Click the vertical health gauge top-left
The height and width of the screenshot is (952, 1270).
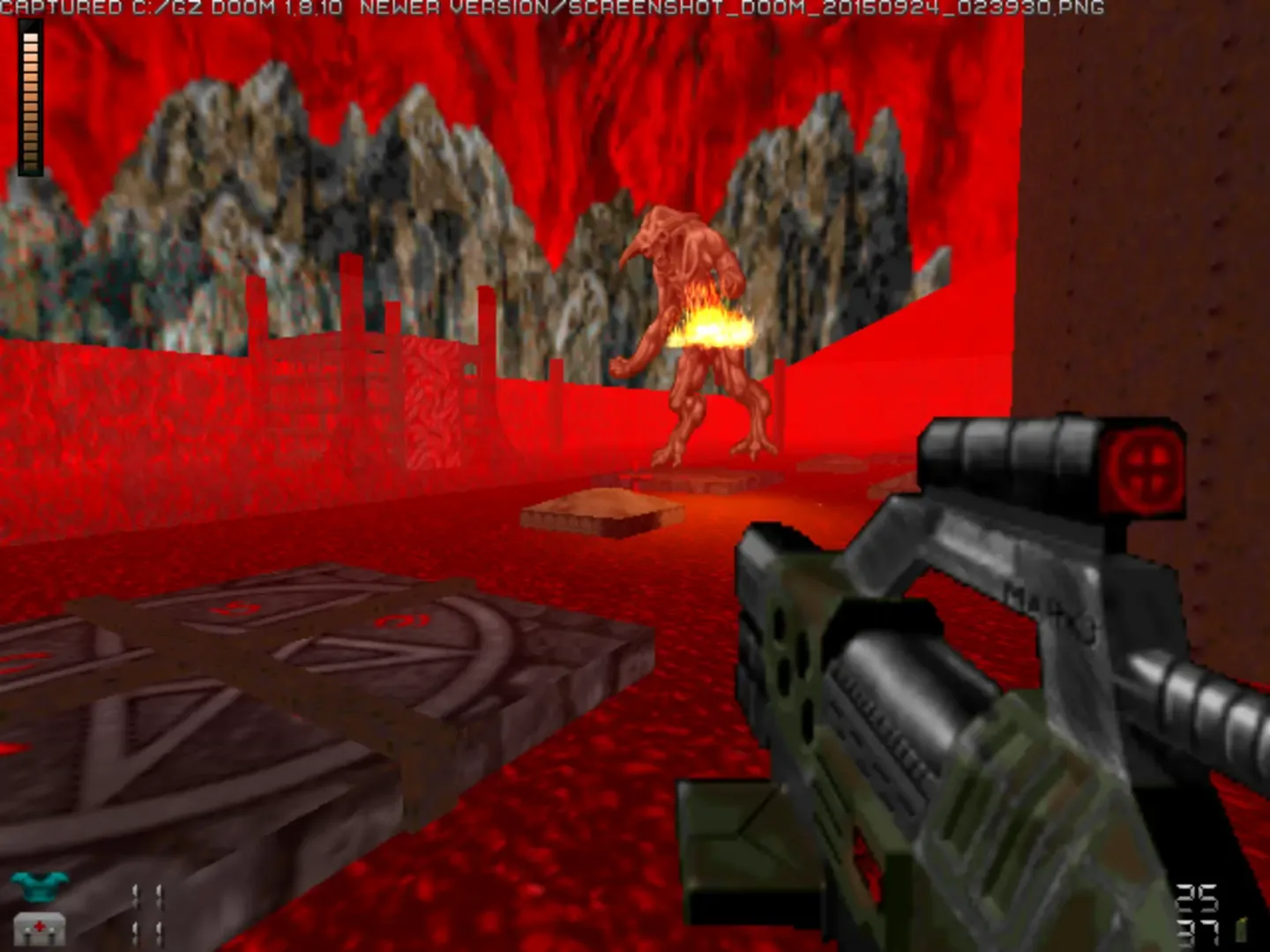(29, 97)
